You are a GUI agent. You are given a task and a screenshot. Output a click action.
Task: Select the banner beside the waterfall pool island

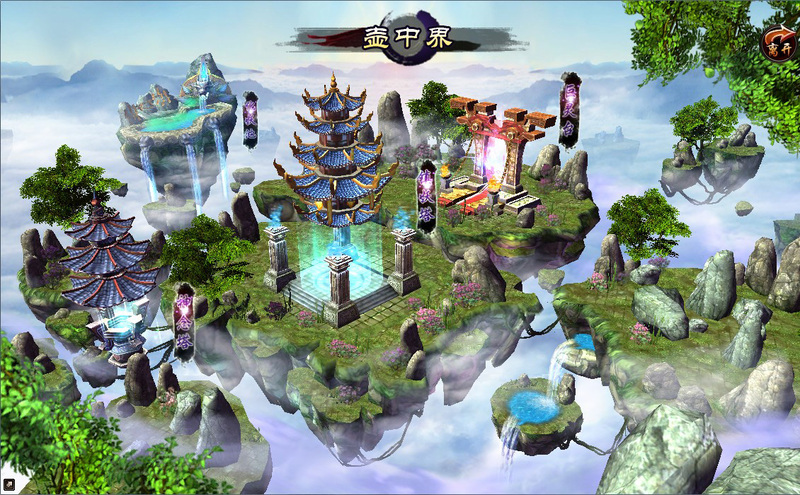tap(250, 120)
